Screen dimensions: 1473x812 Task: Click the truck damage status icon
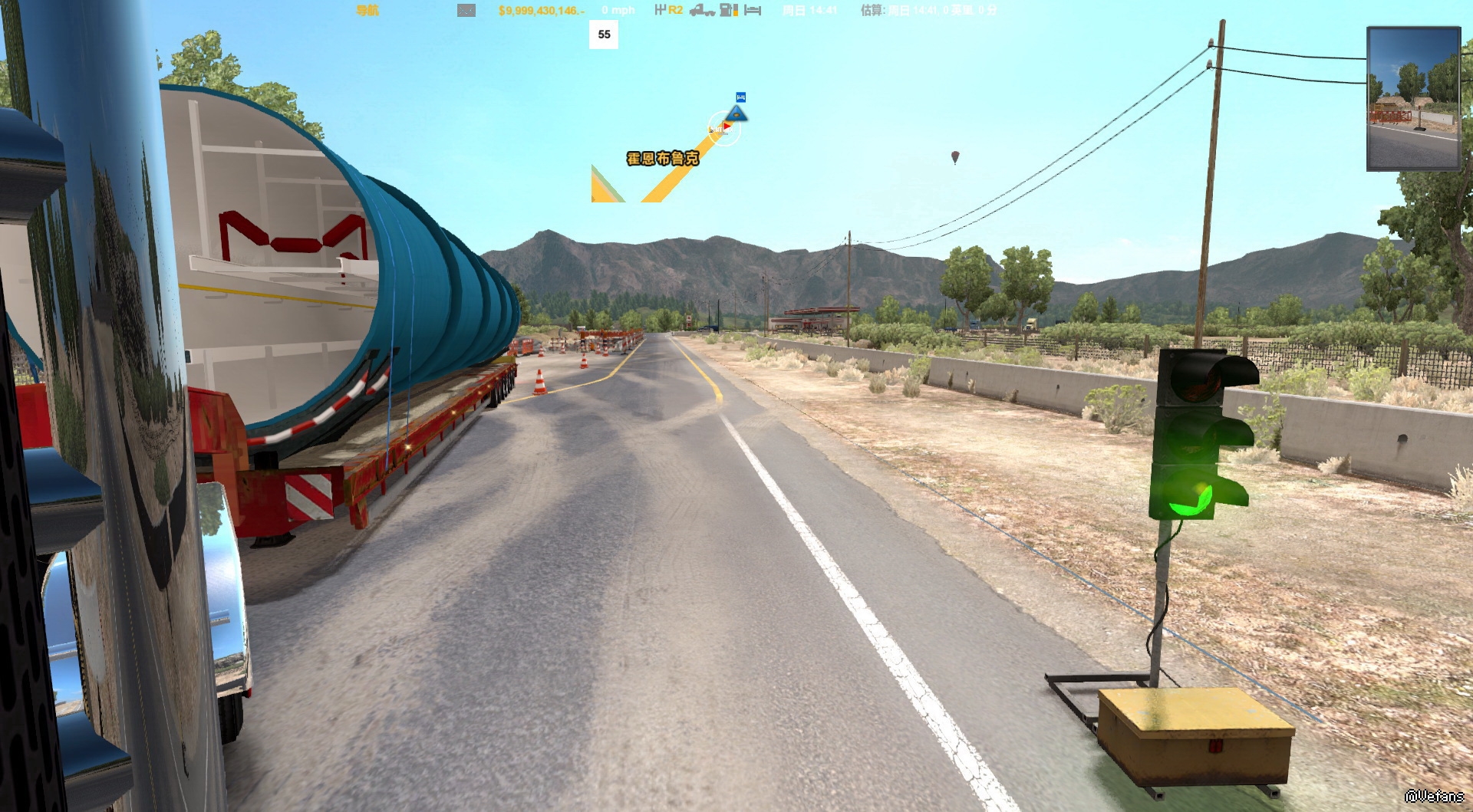[701, 10]
